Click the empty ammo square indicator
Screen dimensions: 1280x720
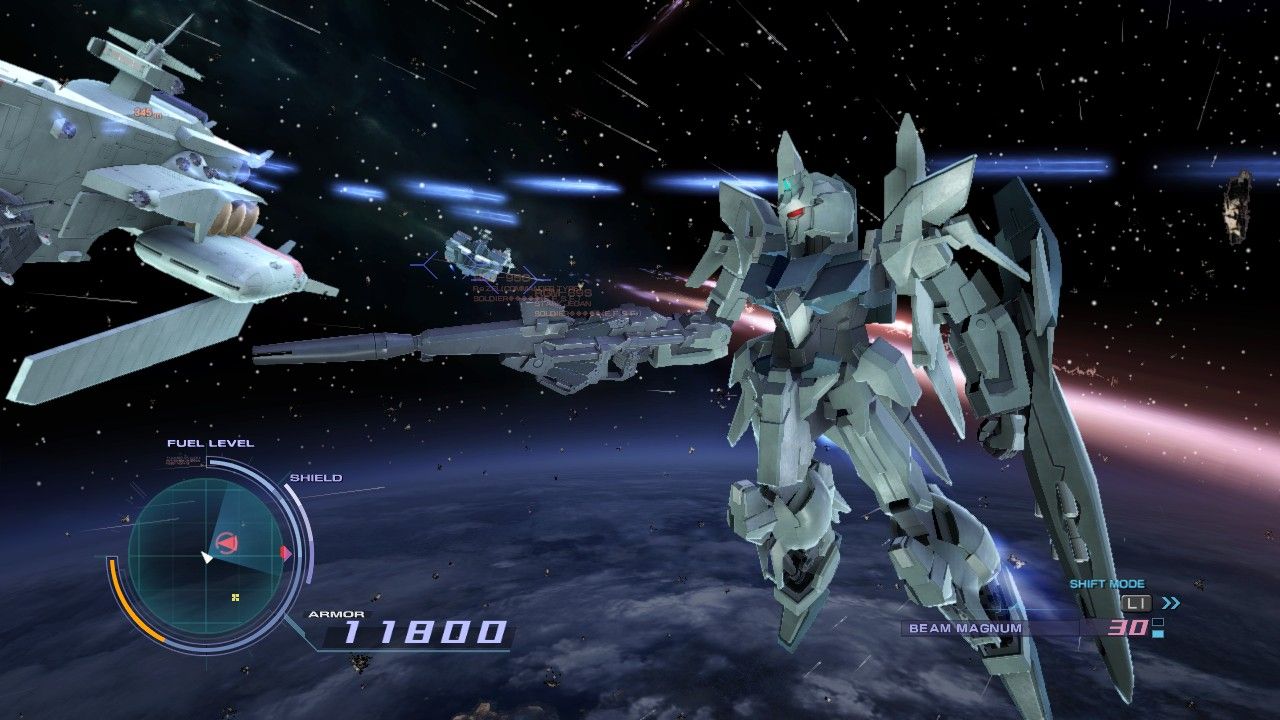tap(1158, 622)
